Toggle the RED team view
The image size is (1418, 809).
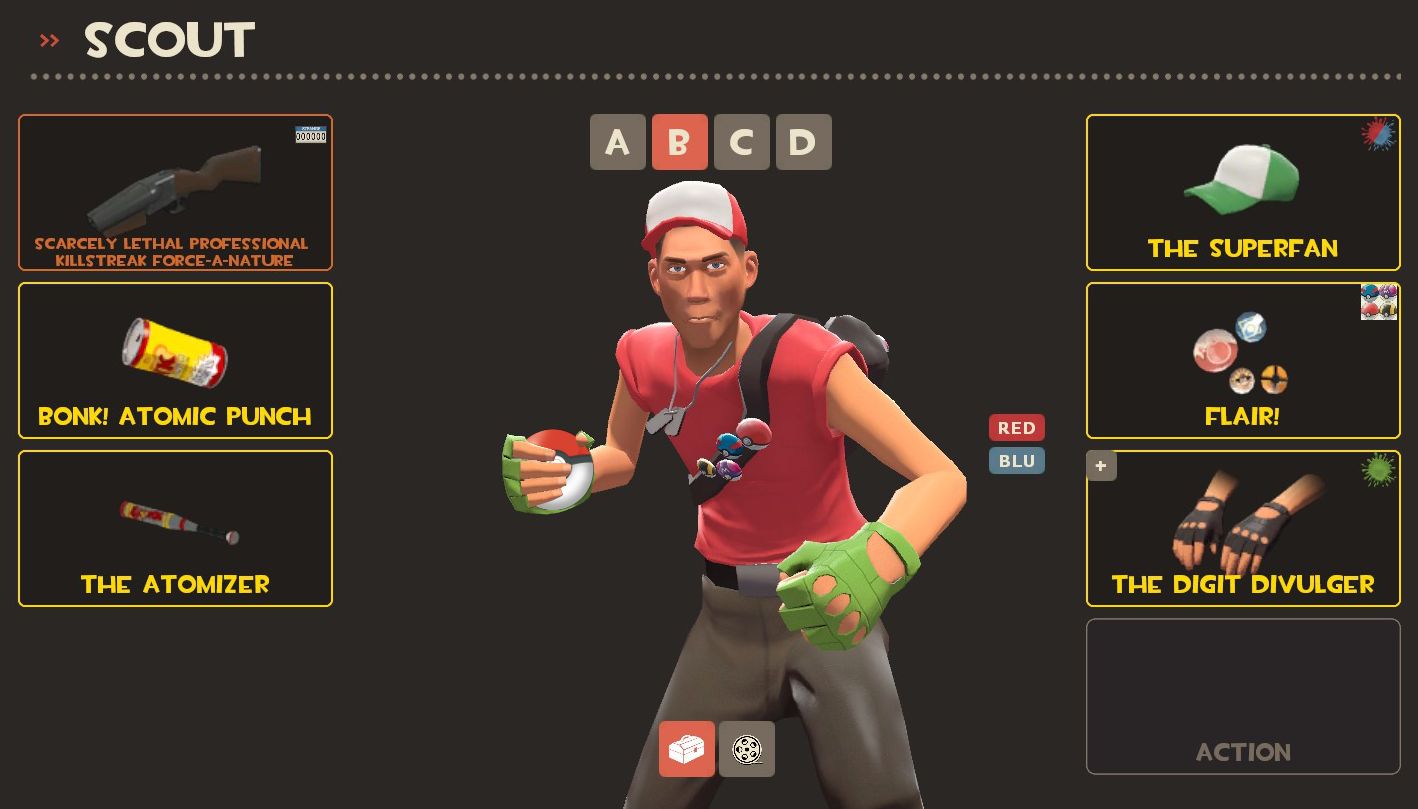tap(1016, 427)
